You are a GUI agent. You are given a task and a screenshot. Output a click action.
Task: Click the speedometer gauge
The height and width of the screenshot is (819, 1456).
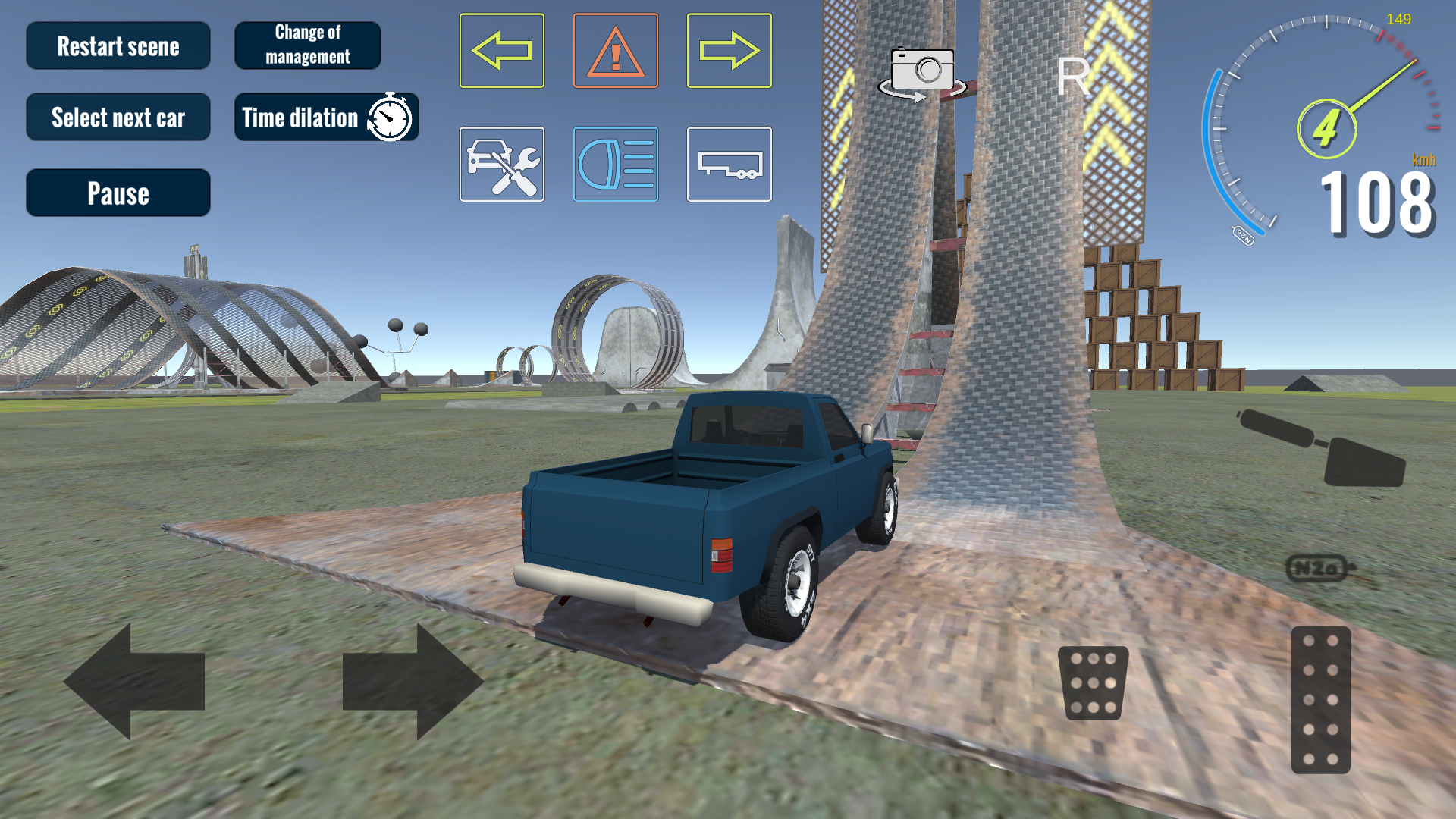(x=1327, y=125)
